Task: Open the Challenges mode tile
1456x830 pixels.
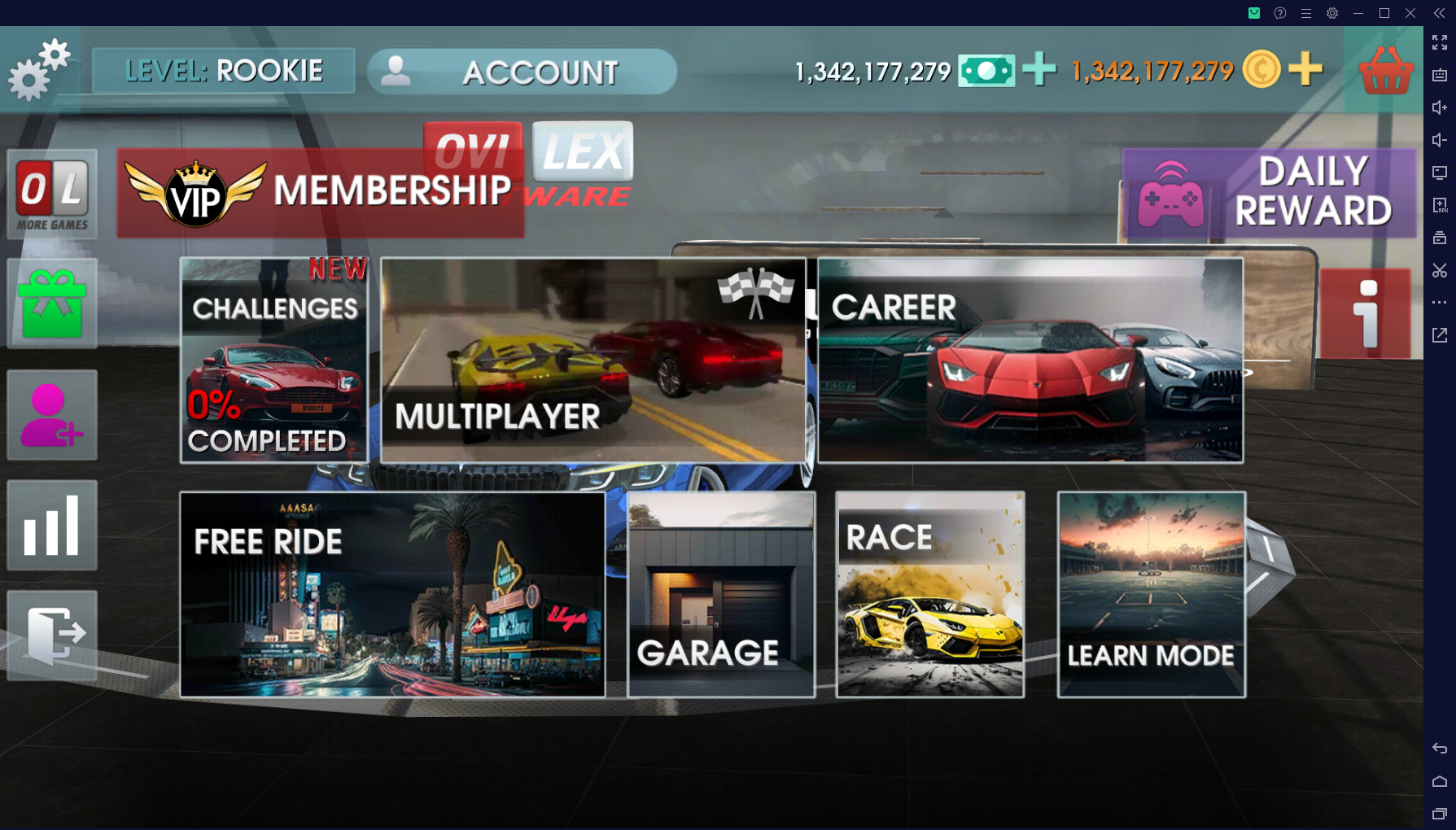Action: click(x=273, y=360)
